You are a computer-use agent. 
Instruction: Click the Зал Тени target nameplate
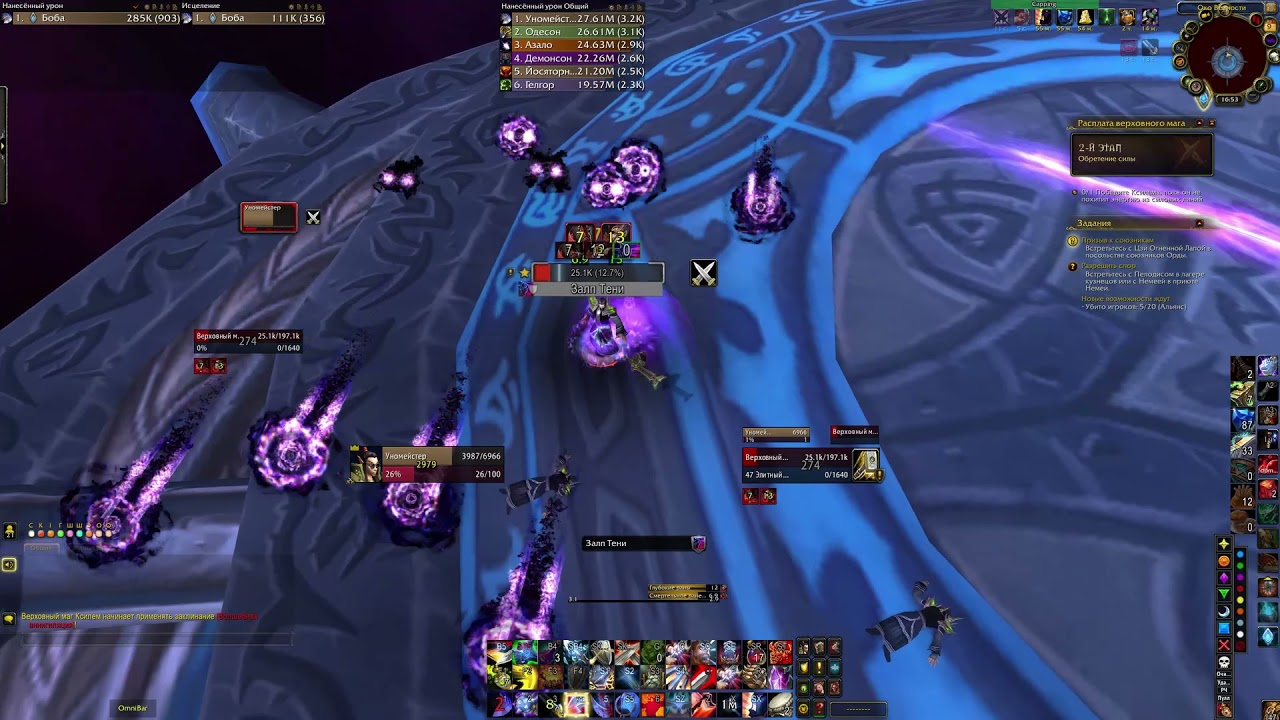(597, 289)
